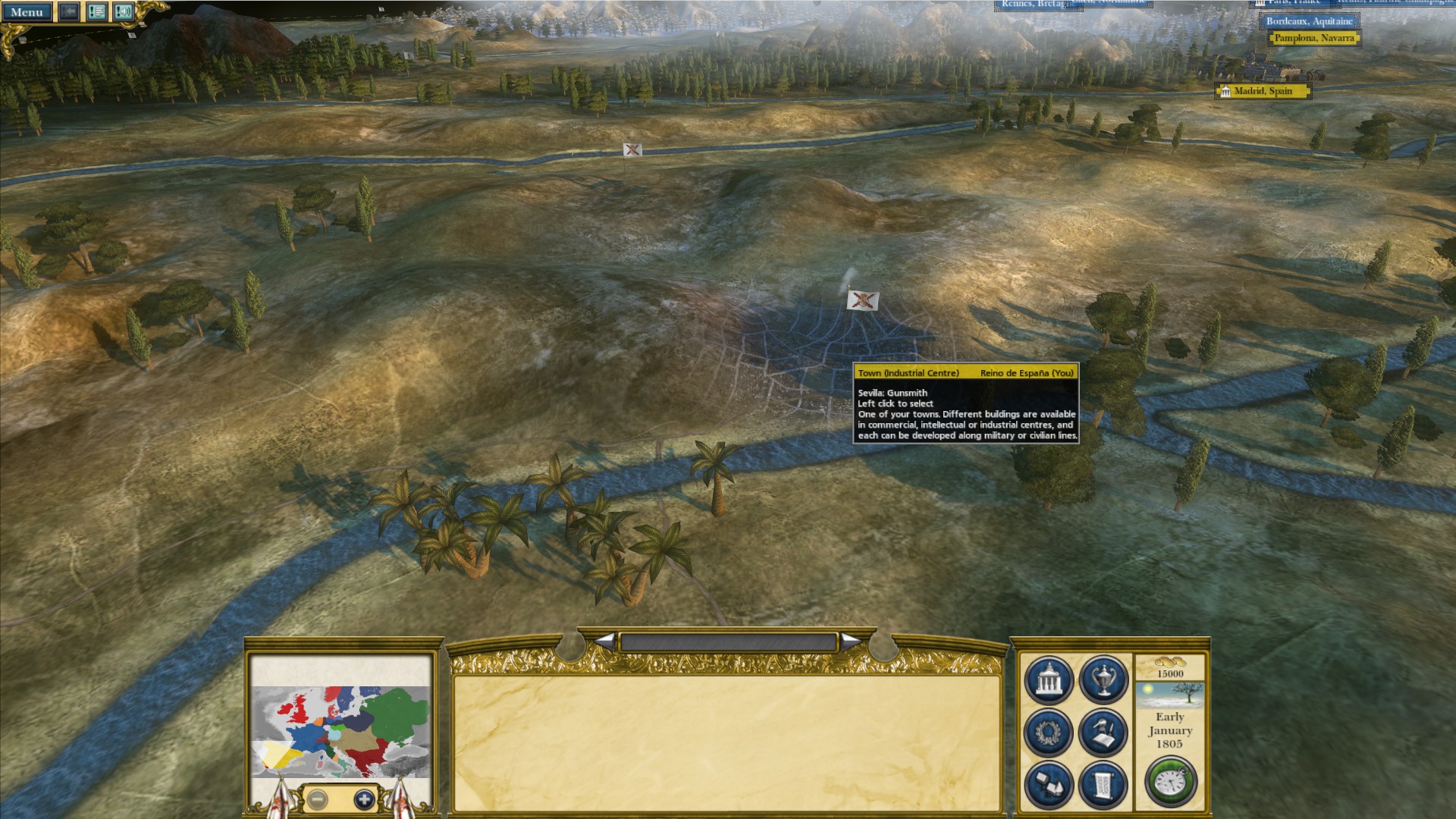Screen dimensions: 1456x819
Task: Click the greyed-out exclamation arrow button
Action: point(68,12)
